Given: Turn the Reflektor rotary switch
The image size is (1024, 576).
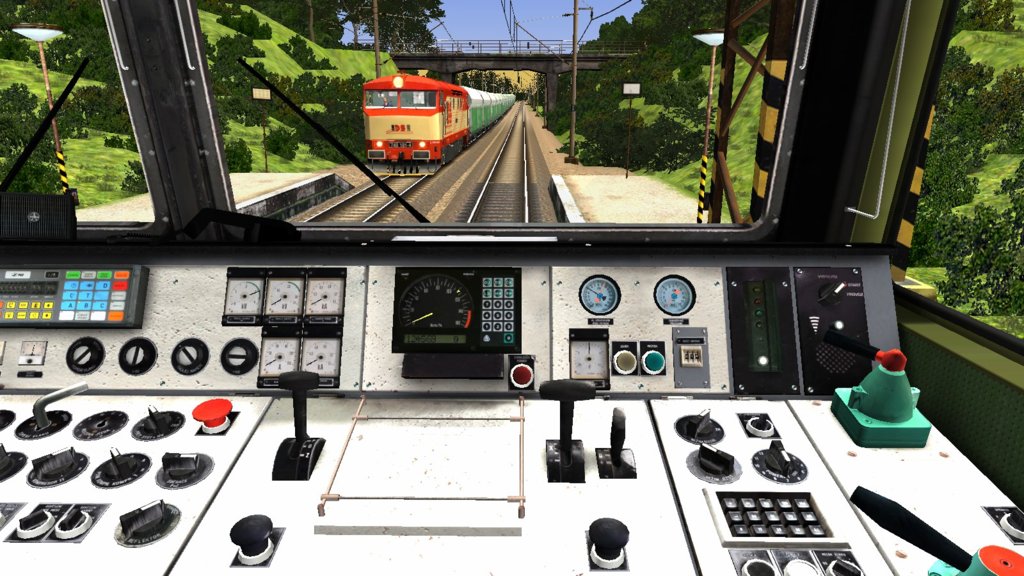Looking at the screenshot, I should pyautogui.click(x=147, y=520).
